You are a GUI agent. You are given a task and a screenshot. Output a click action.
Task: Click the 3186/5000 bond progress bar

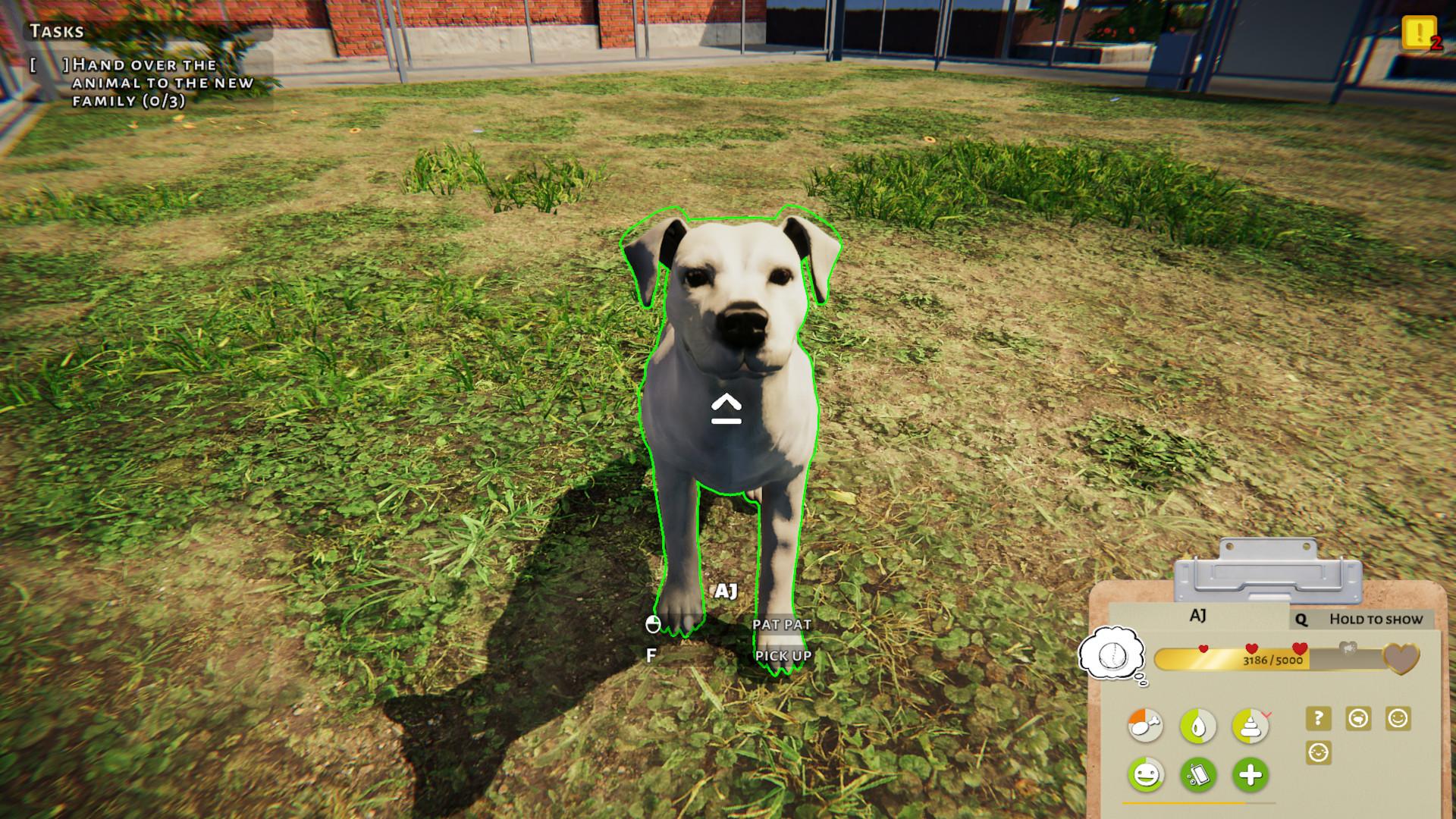coord(1274,661)
